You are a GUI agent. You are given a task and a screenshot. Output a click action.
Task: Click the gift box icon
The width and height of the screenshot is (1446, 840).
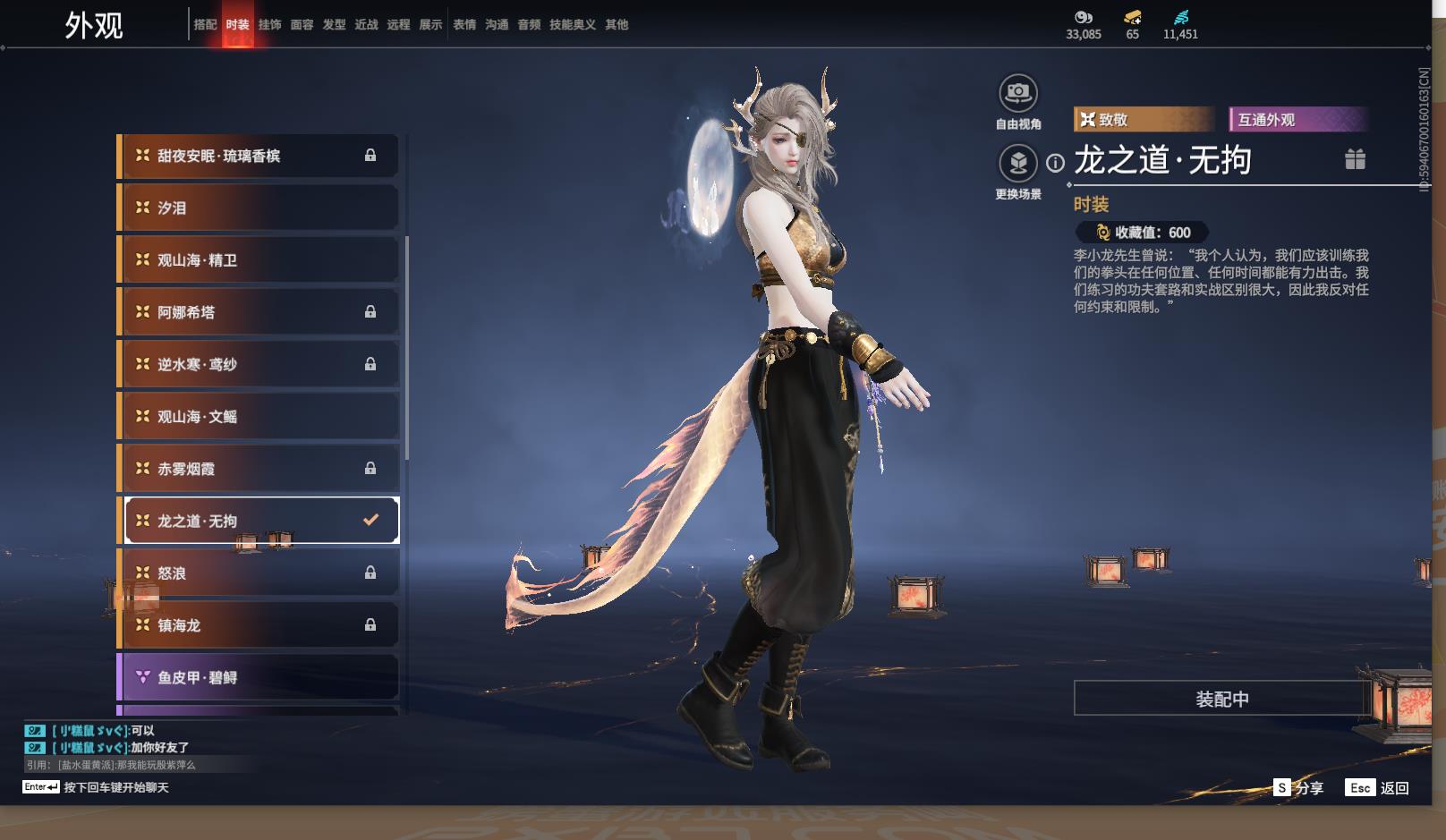pos(1355,159)
